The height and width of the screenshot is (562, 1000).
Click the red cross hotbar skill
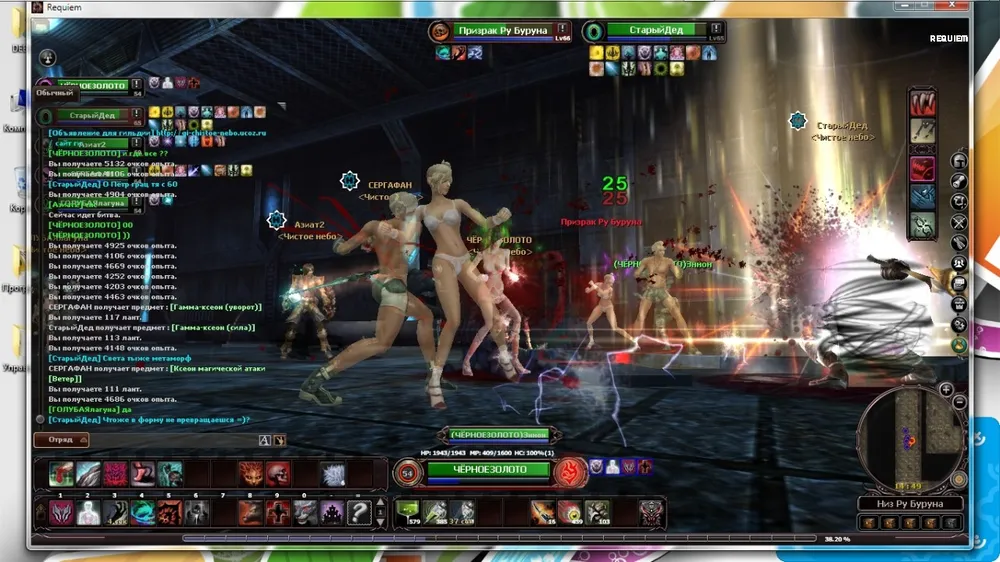click(x=277, y=513)
